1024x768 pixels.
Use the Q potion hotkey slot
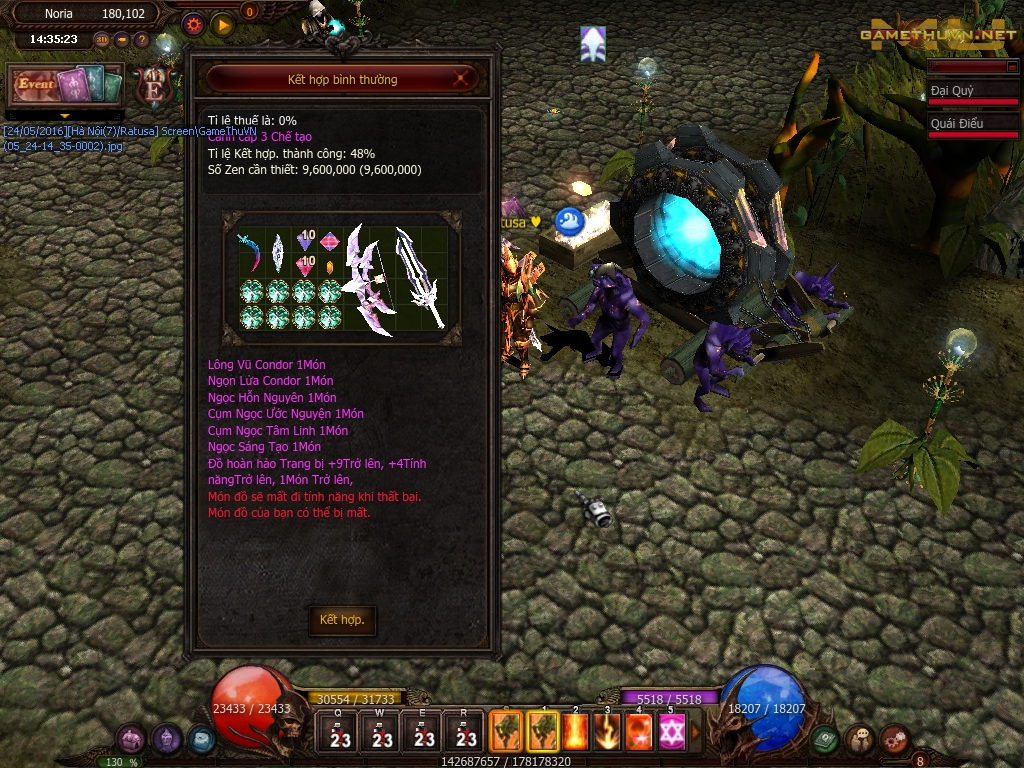click(x=339, y=732)
